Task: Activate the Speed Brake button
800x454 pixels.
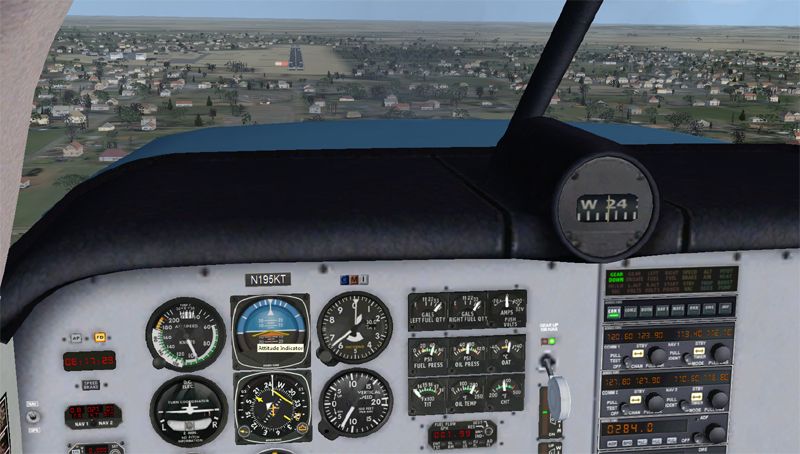Action: [91, 385]
